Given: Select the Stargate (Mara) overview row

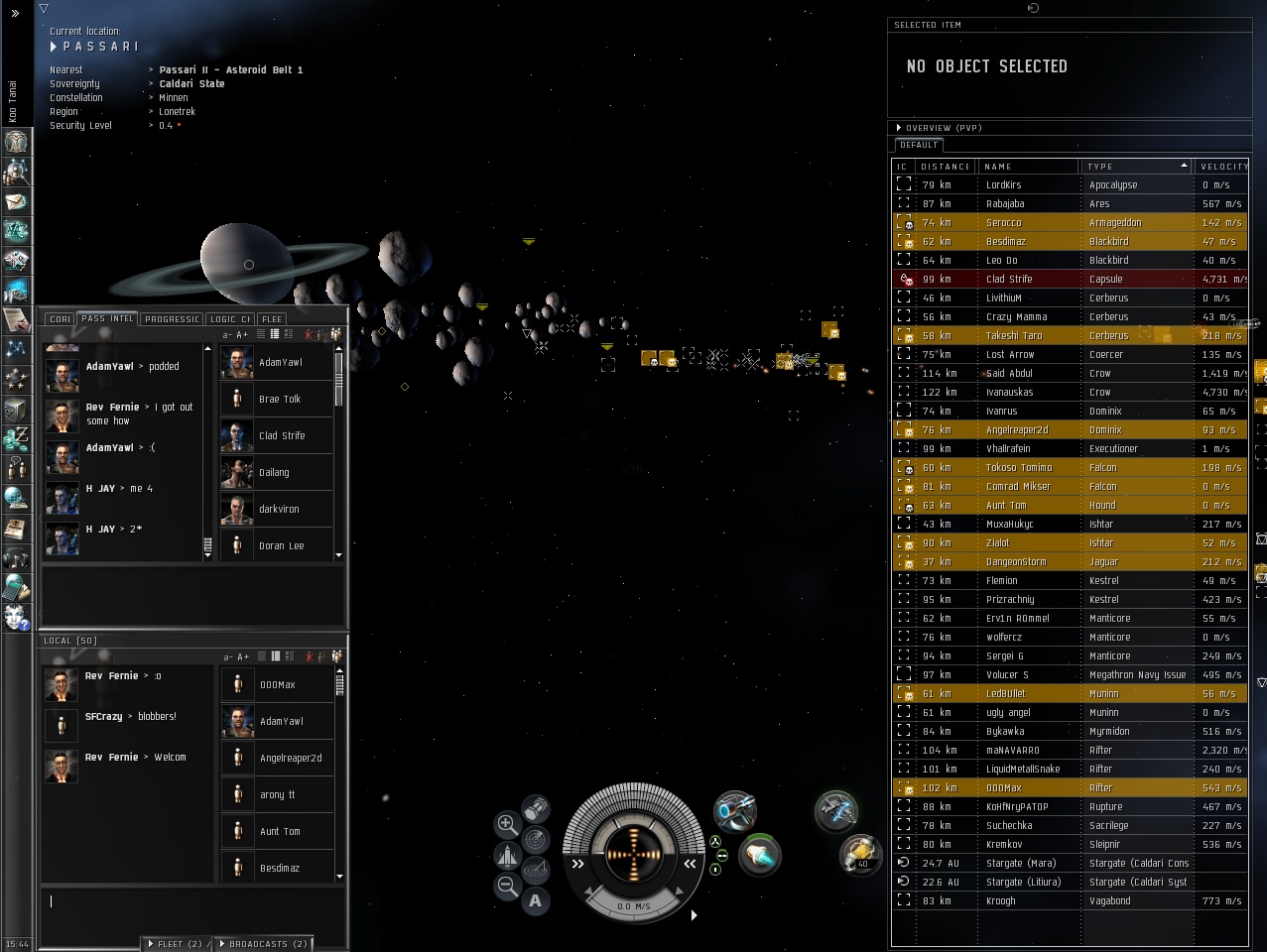Looking at the screenshot, I should coord(1020,864).
